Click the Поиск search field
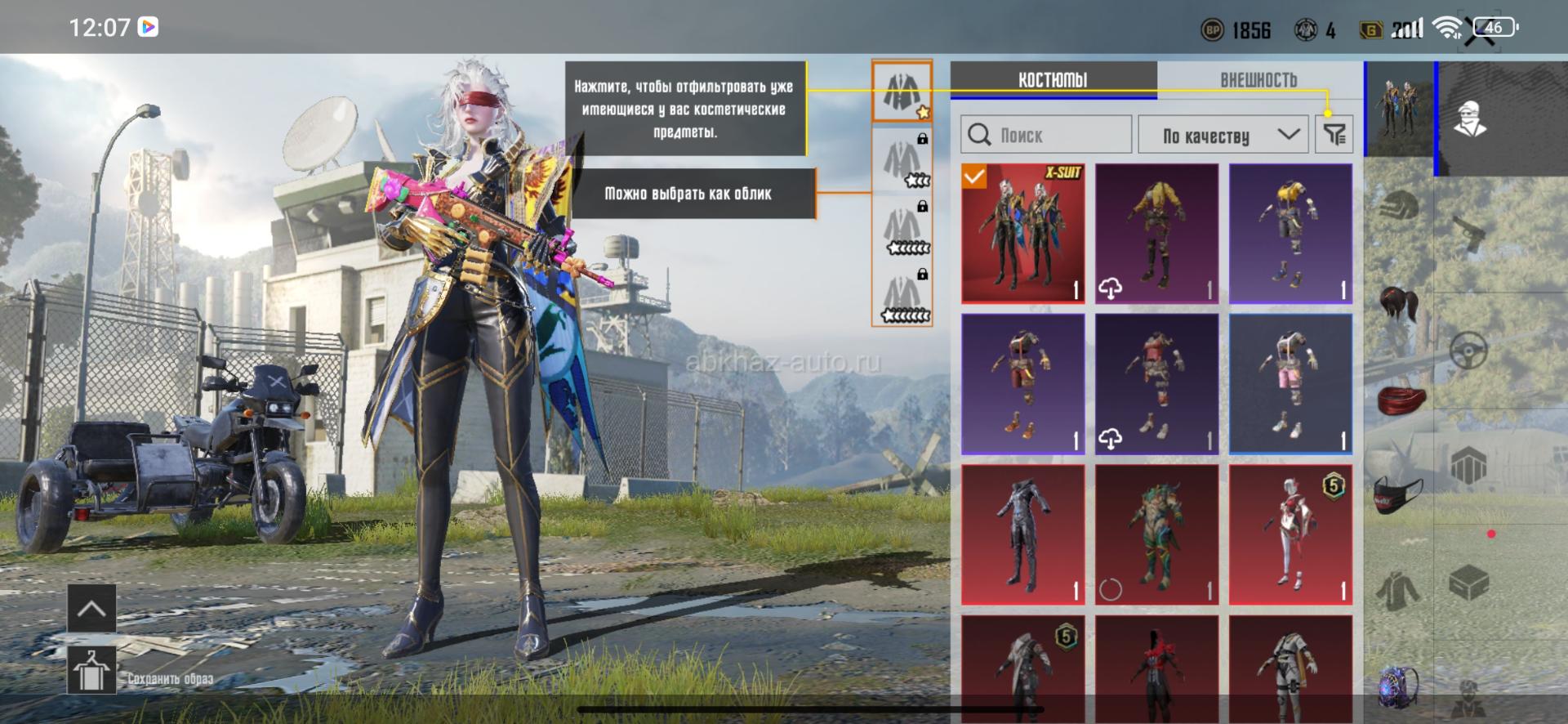This screenshot has height=724, width=1568. 1046,135
